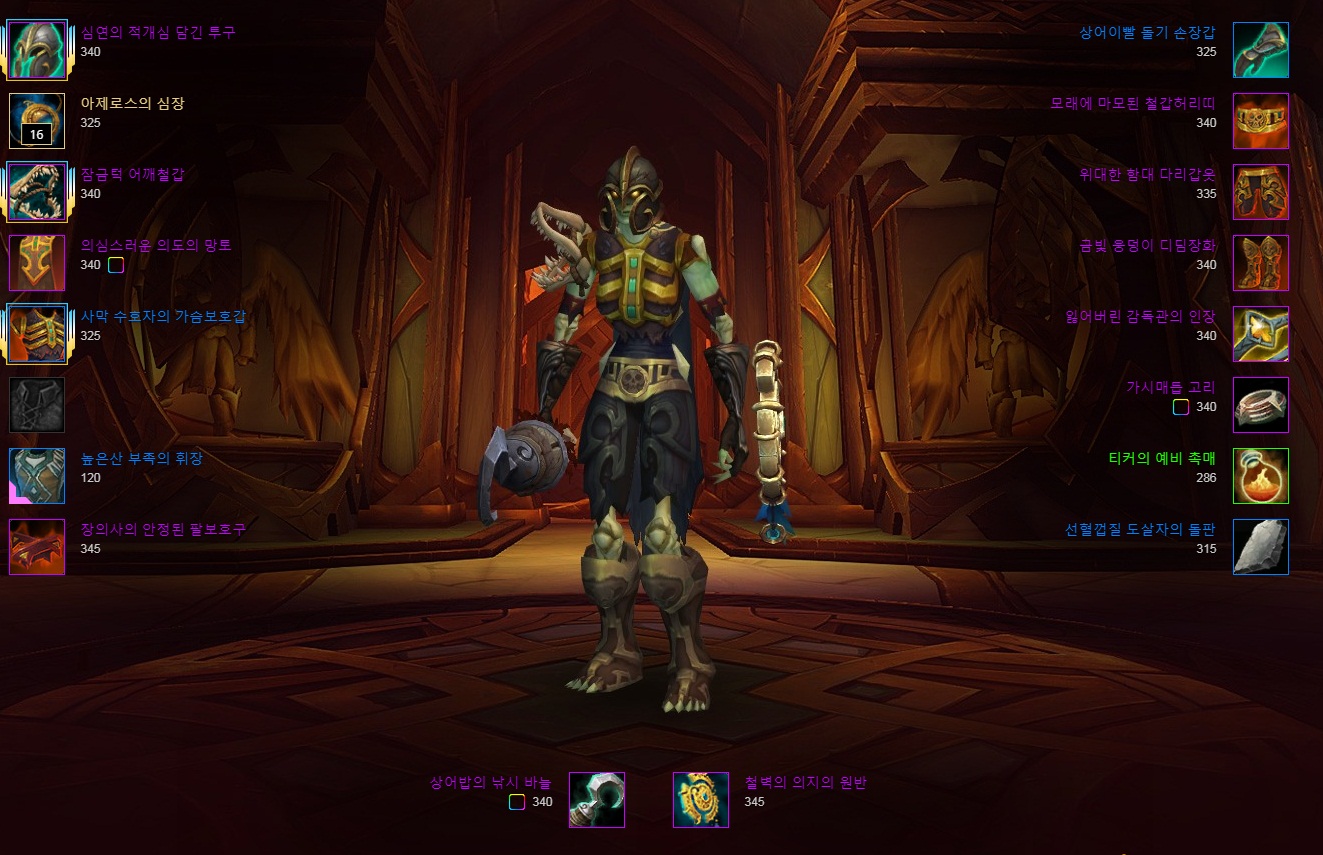Open the gloves slot 상어이빨 돌기 손장갑

tap(1260, 50)
